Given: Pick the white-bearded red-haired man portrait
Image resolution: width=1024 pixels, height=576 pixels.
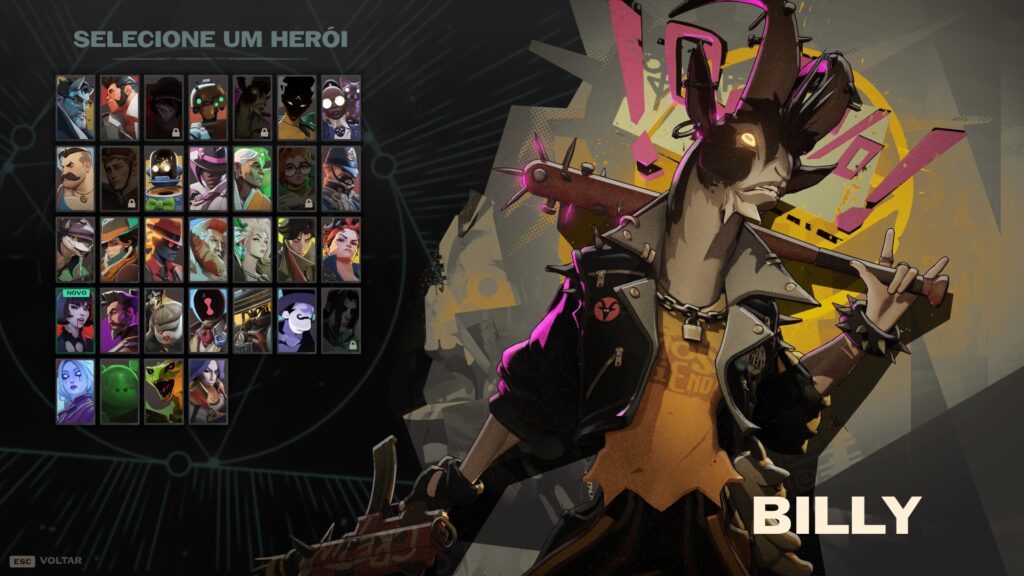Looking at the screenshot, I should (208, 249).
